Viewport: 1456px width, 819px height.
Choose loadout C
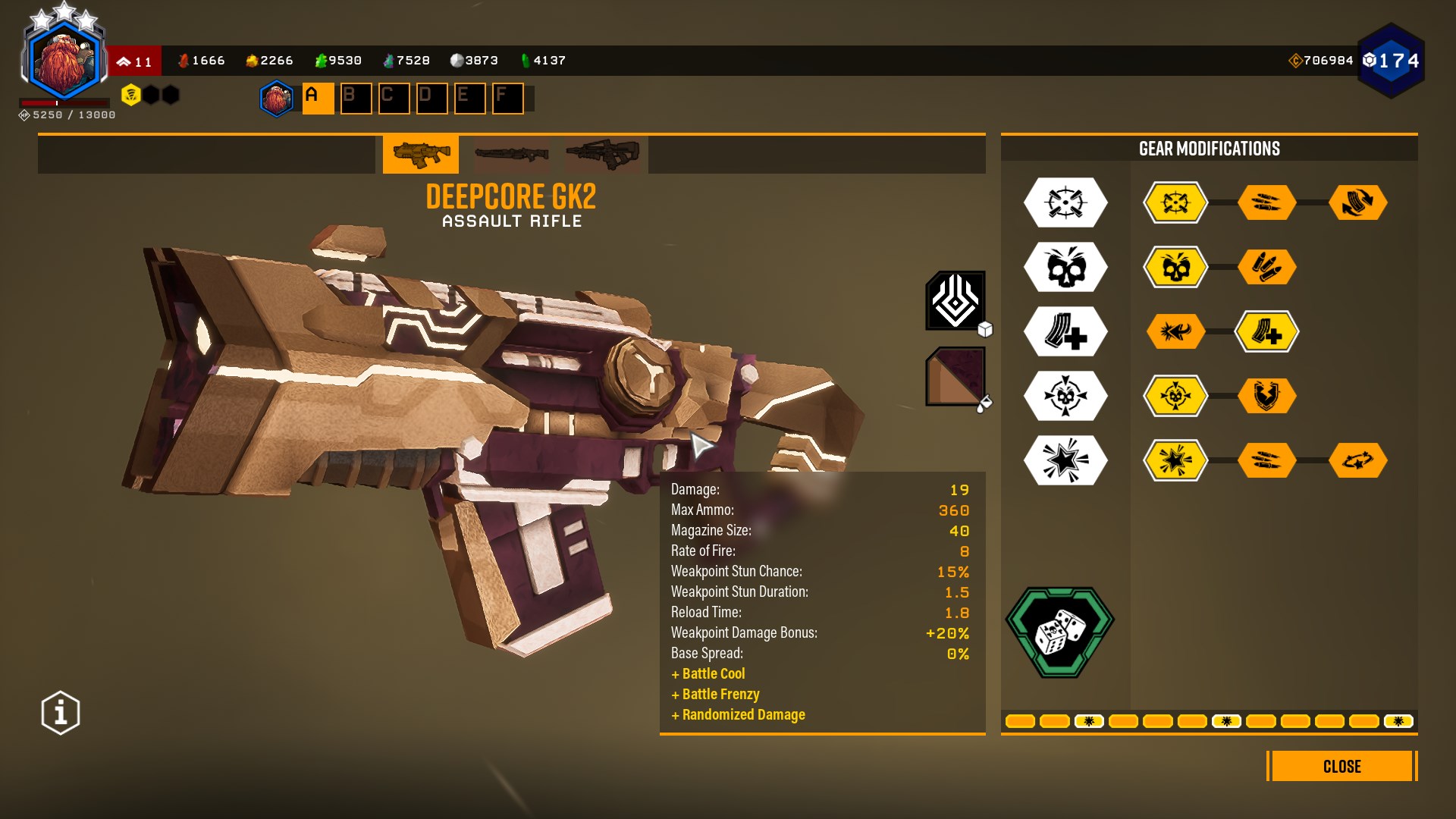[394, 99]
